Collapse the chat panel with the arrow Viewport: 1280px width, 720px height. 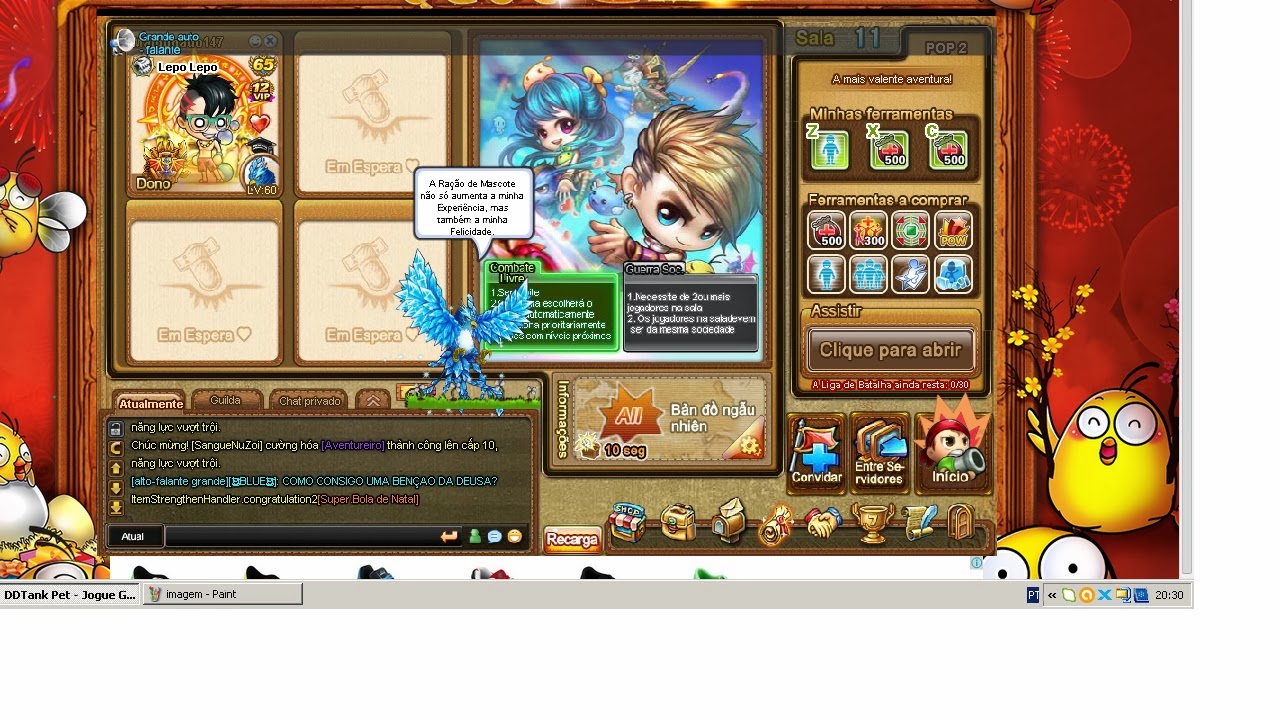[371, 400]
